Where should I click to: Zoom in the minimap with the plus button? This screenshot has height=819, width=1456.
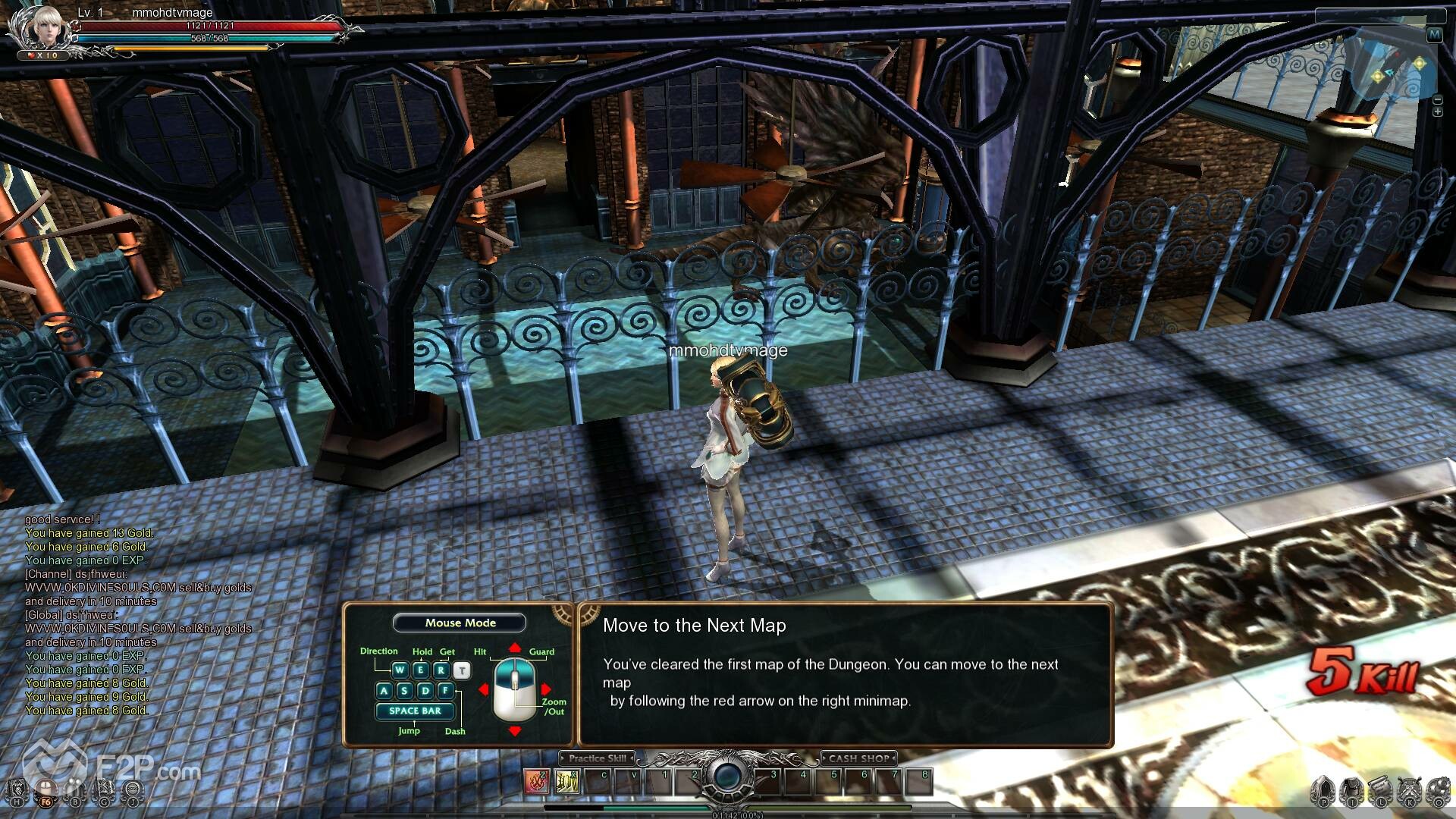(1438, 112)
